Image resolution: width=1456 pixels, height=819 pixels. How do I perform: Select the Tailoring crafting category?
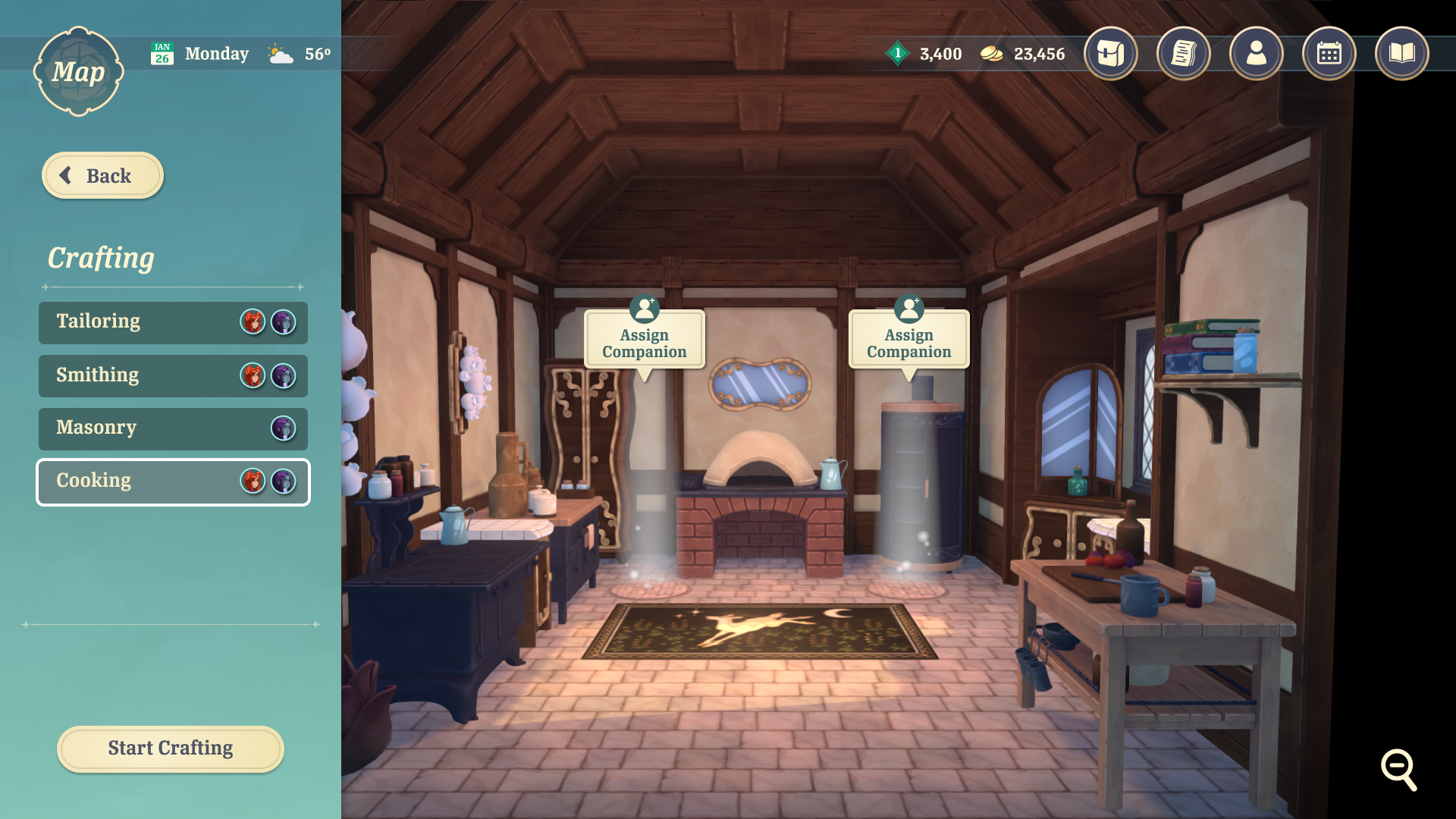(173, 322)
